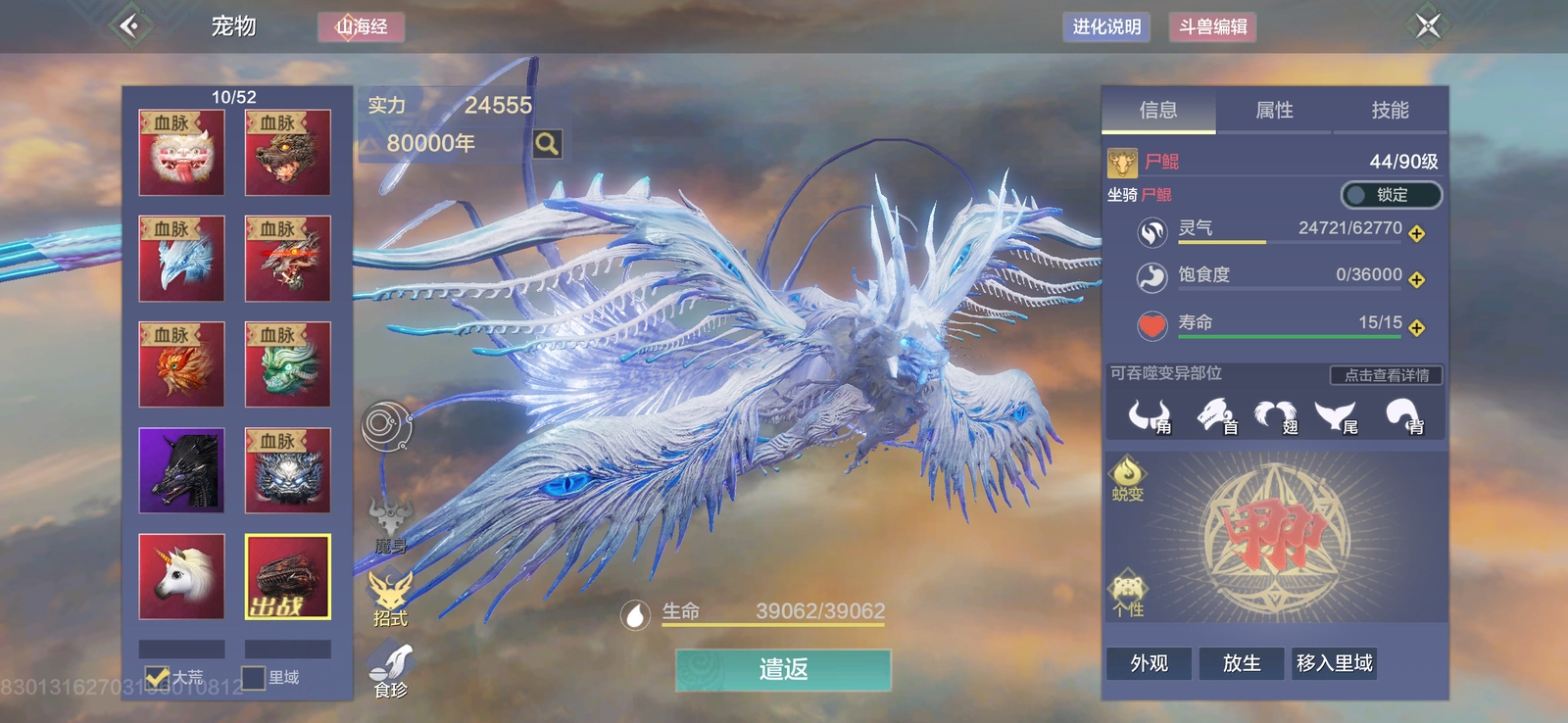The image size is (1568, 723).
Task: Release the pet with 放生
Action: 1242,663
